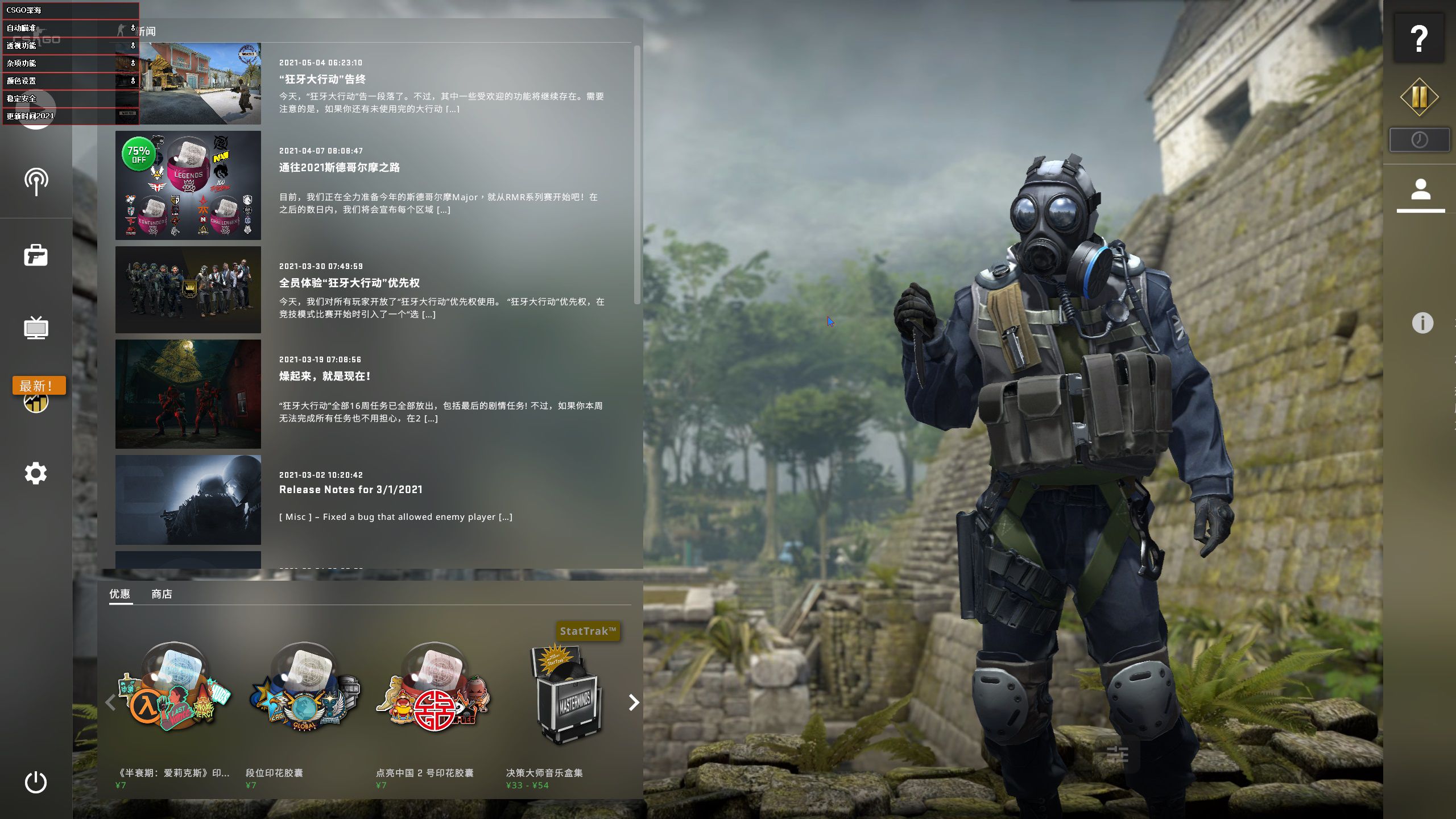Select the loadout pistol icon in the sidebar

36,255
